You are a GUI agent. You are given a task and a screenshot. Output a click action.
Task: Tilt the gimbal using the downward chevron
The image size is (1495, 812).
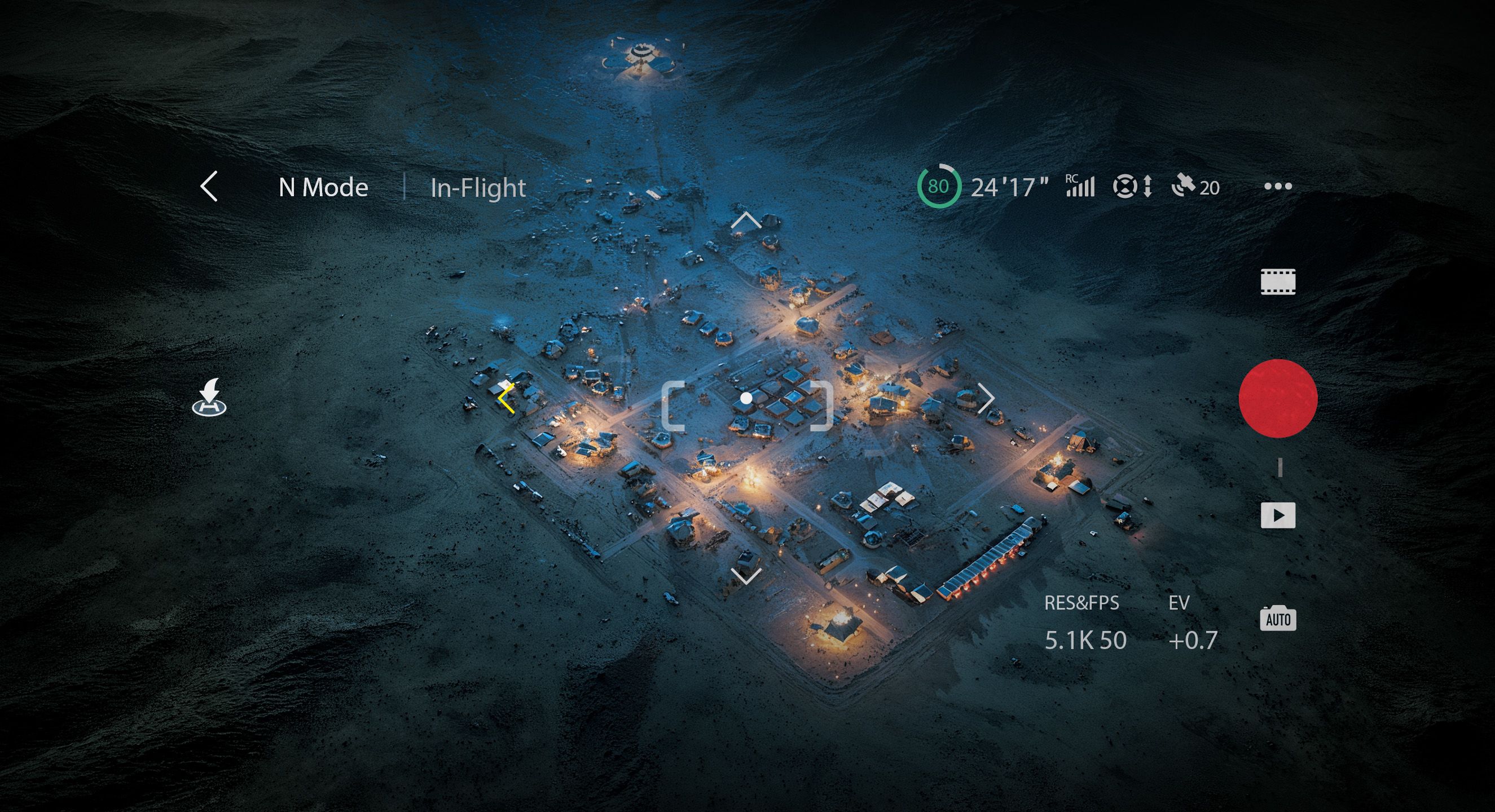[x=746, y=576]
